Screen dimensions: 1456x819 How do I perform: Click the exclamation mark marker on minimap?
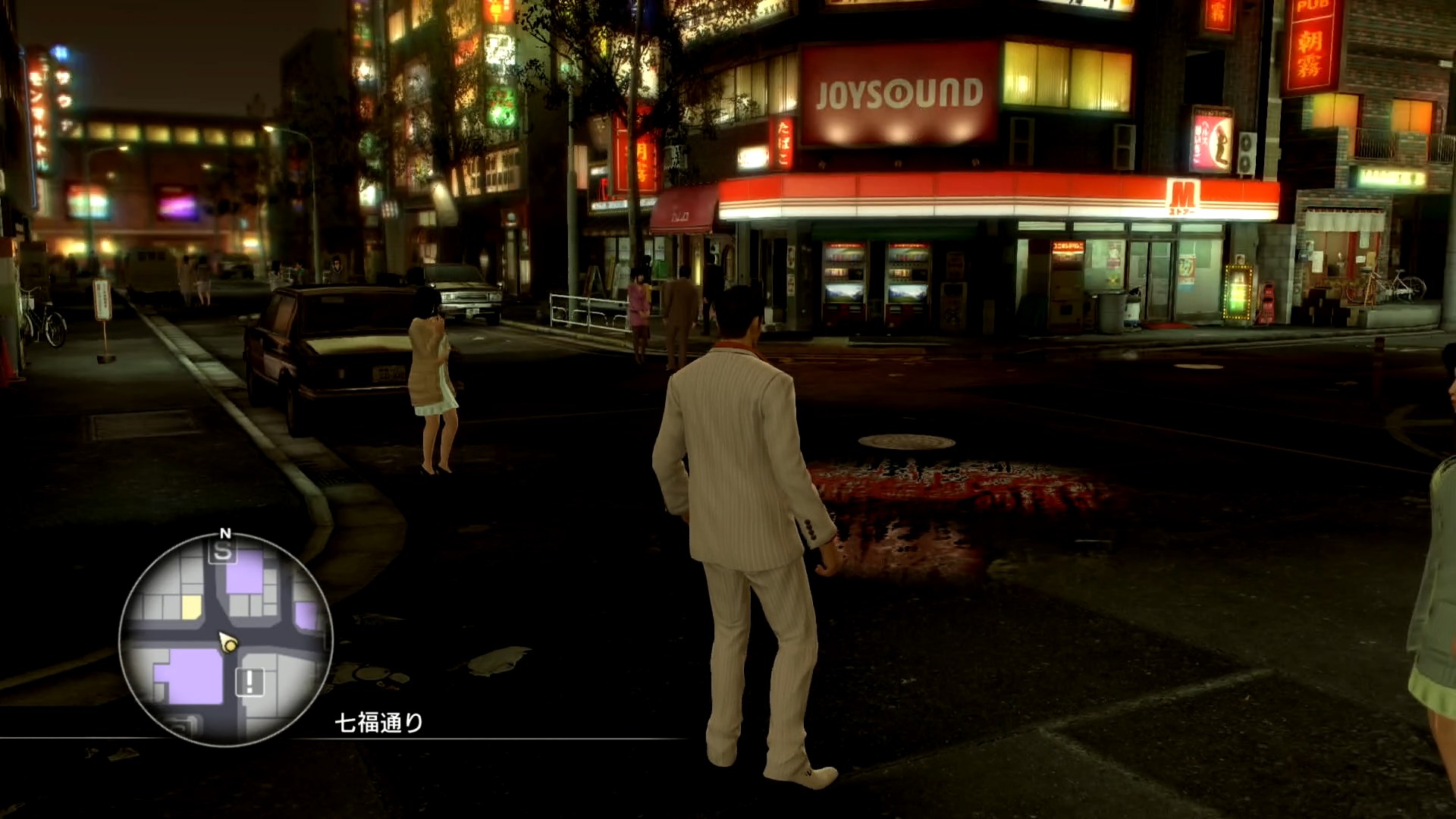[x=249, y=682]
